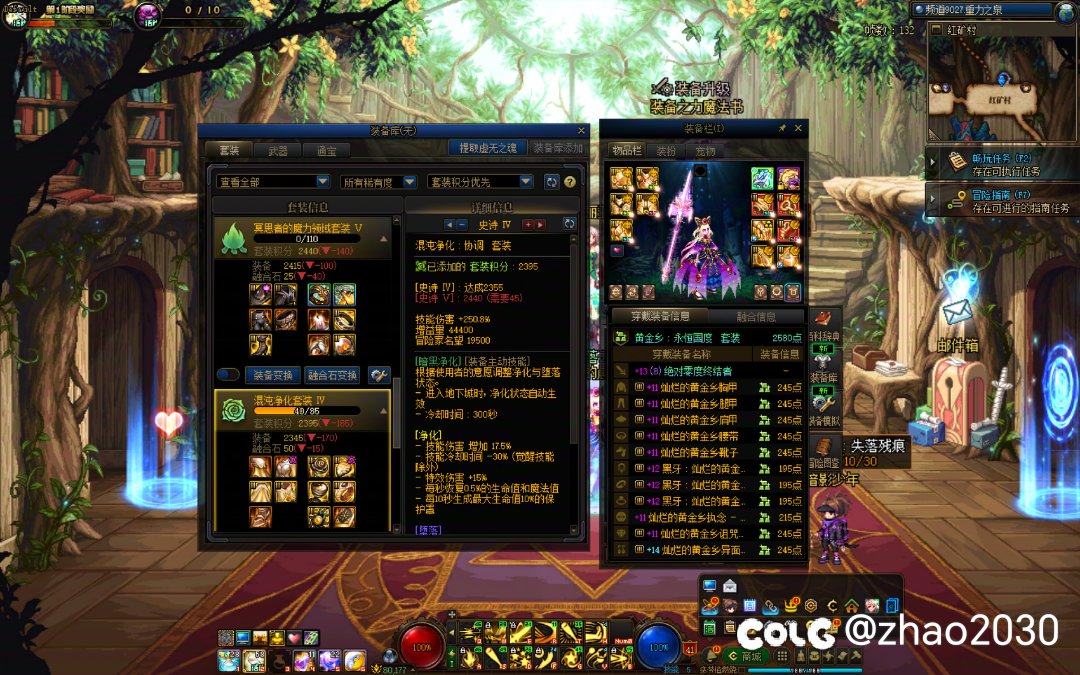This screenshot has width=1080, height=675.
Task: Open the 通宝 tab in equipment library
Action: tap(326, 151)
